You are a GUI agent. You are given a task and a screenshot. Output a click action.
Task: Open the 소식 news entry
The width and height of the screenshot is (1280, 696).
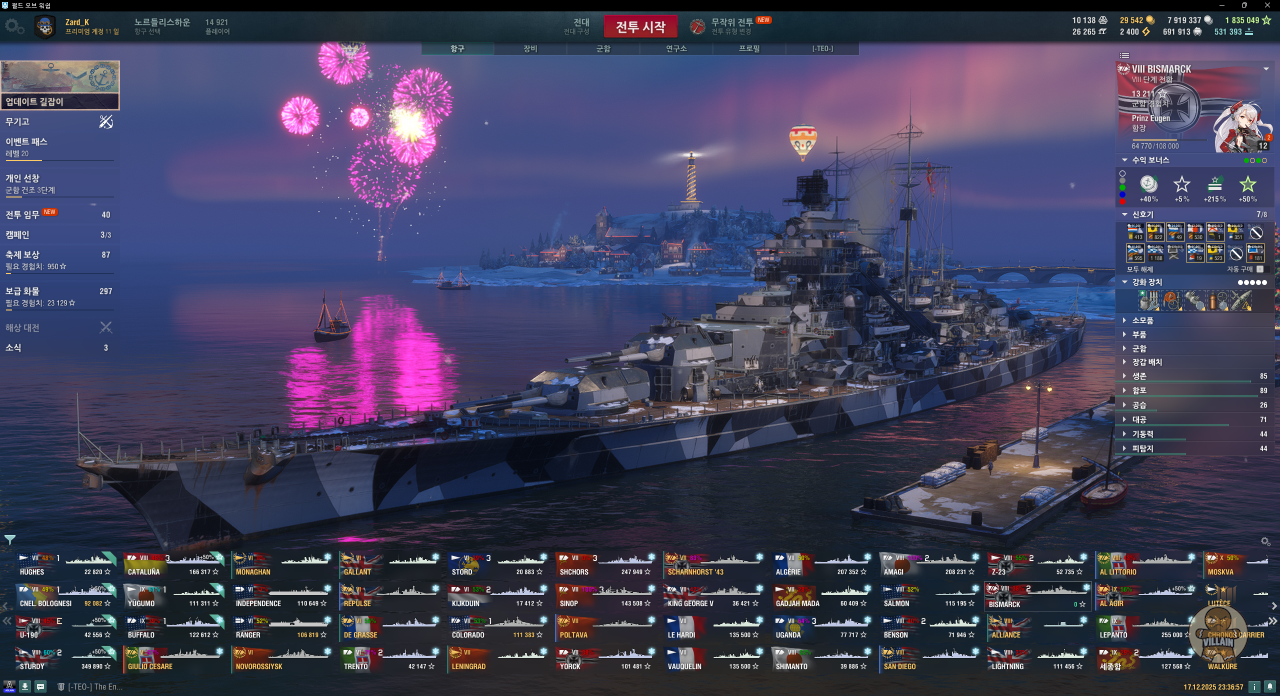coord(58,348)
